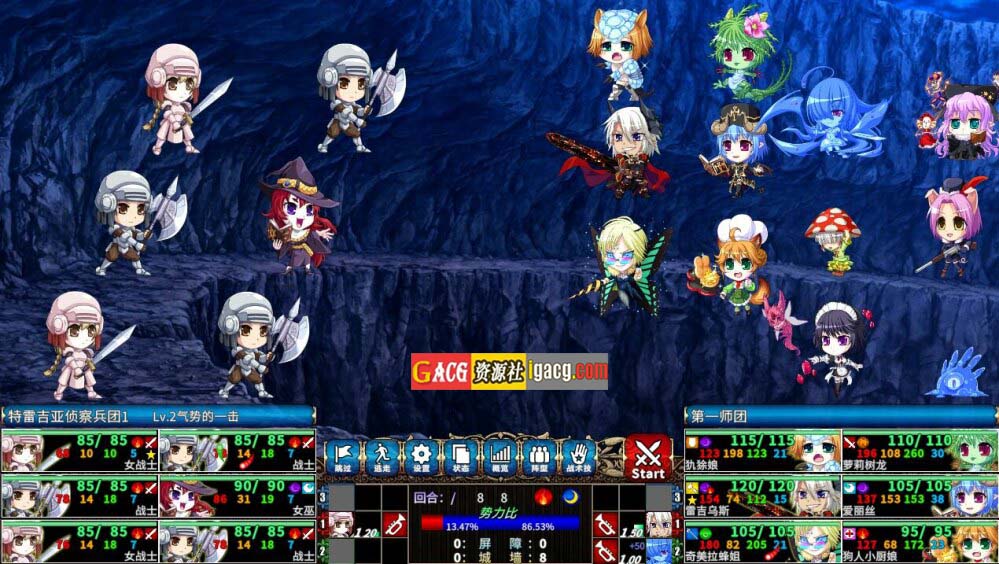
Task: Activate the 战术技 tactical skill hand button
Action: (579, 458)
